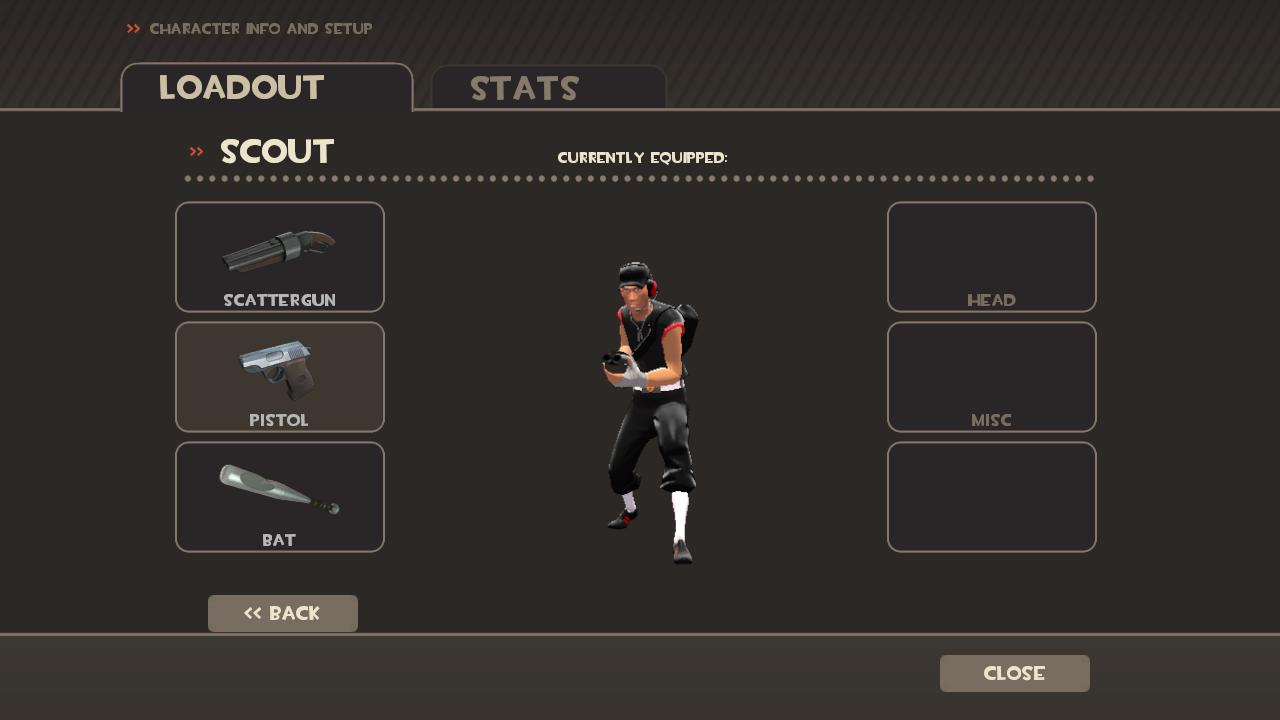The width and height of the screenshot is (1280, 720).
Task: Switch to the Stats tab
Action: pos(525,89)
